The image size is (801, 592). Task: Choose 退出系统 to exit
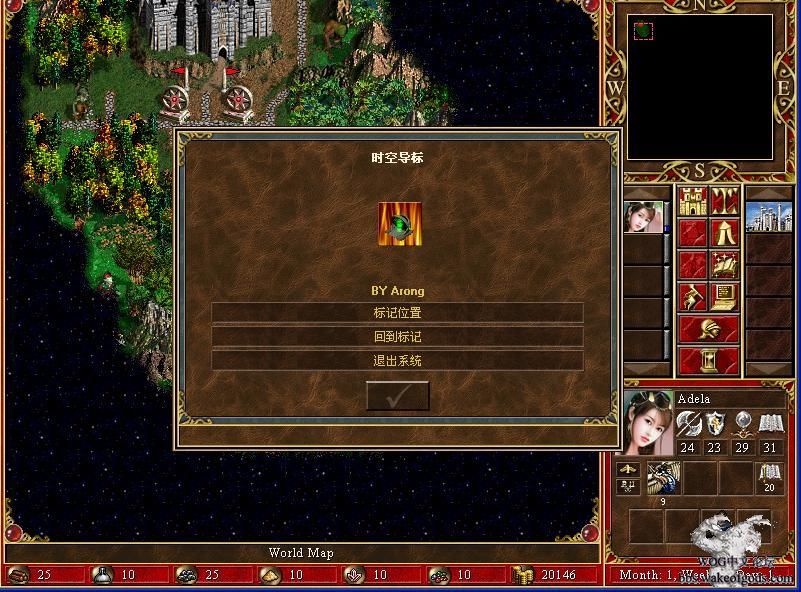(397, 361)
